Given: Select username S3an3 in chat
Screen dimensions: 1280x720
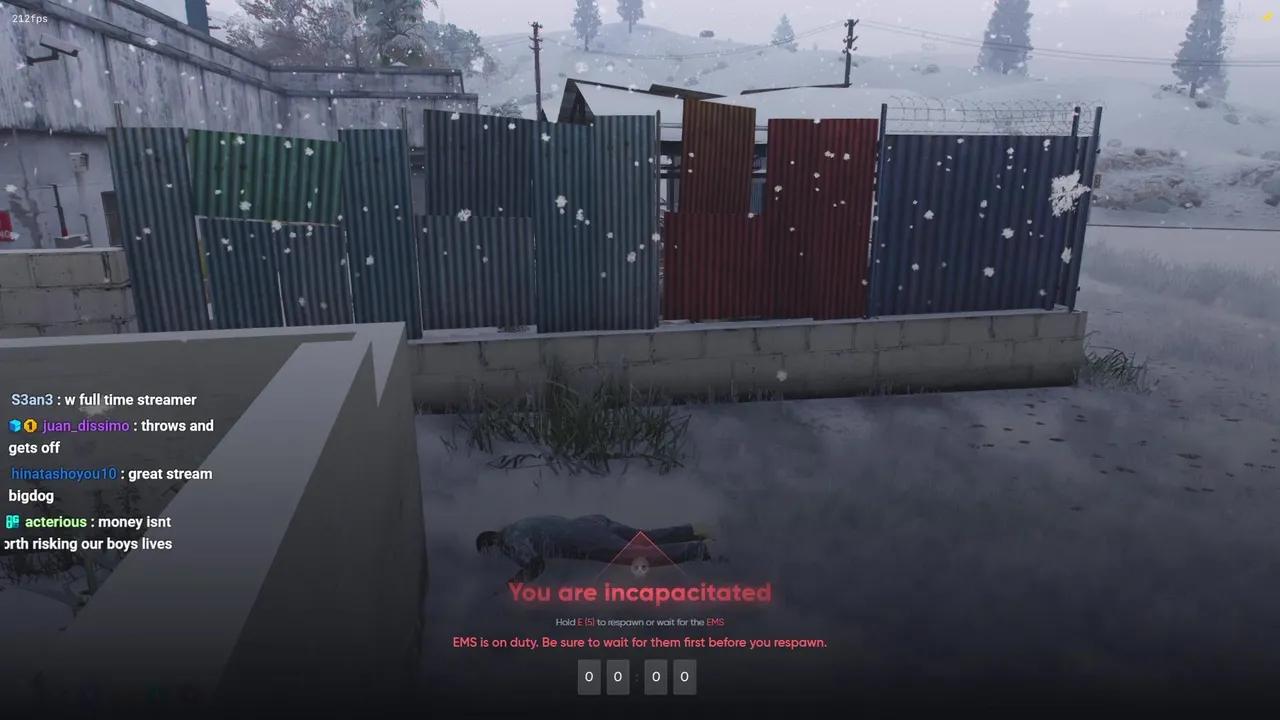Looking at the screenshot, I should pos(31,399).
